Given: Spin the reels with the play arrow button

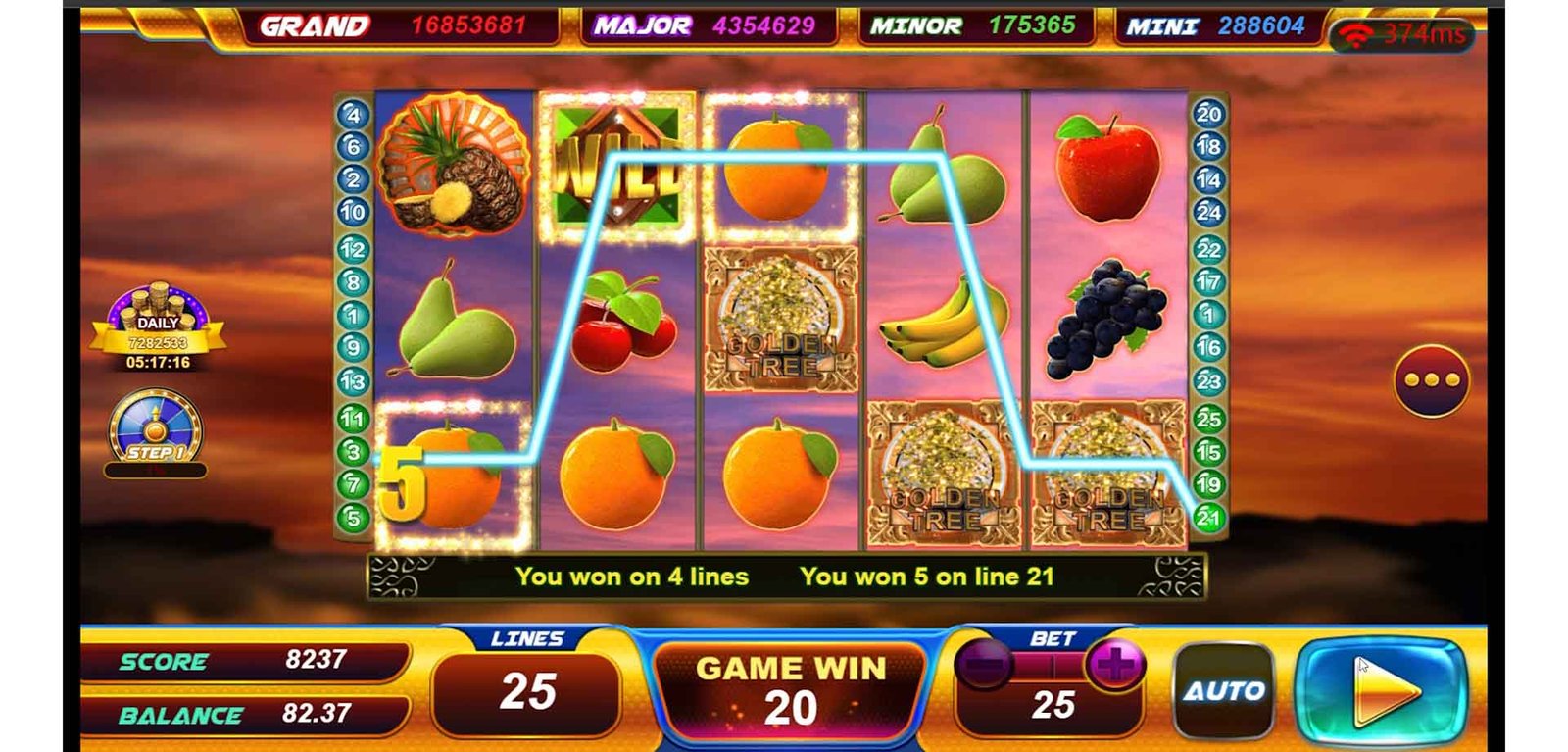Looking at the screenshot, I should tap(1382, 690).
